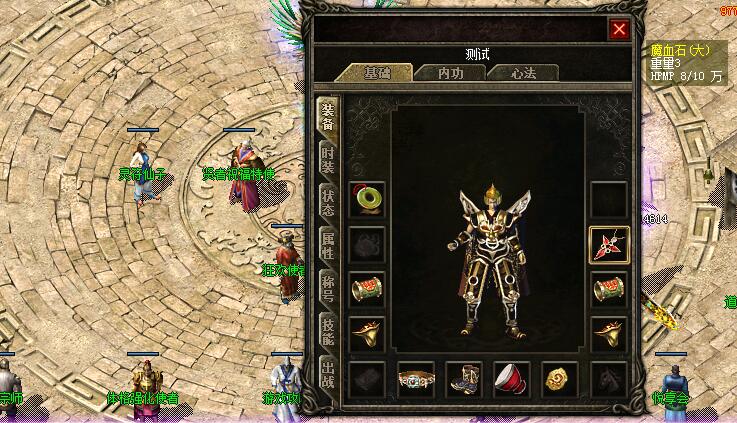Select the green jade ring slot
Screen dimensions: 737x423
click(x=368, y=199)
